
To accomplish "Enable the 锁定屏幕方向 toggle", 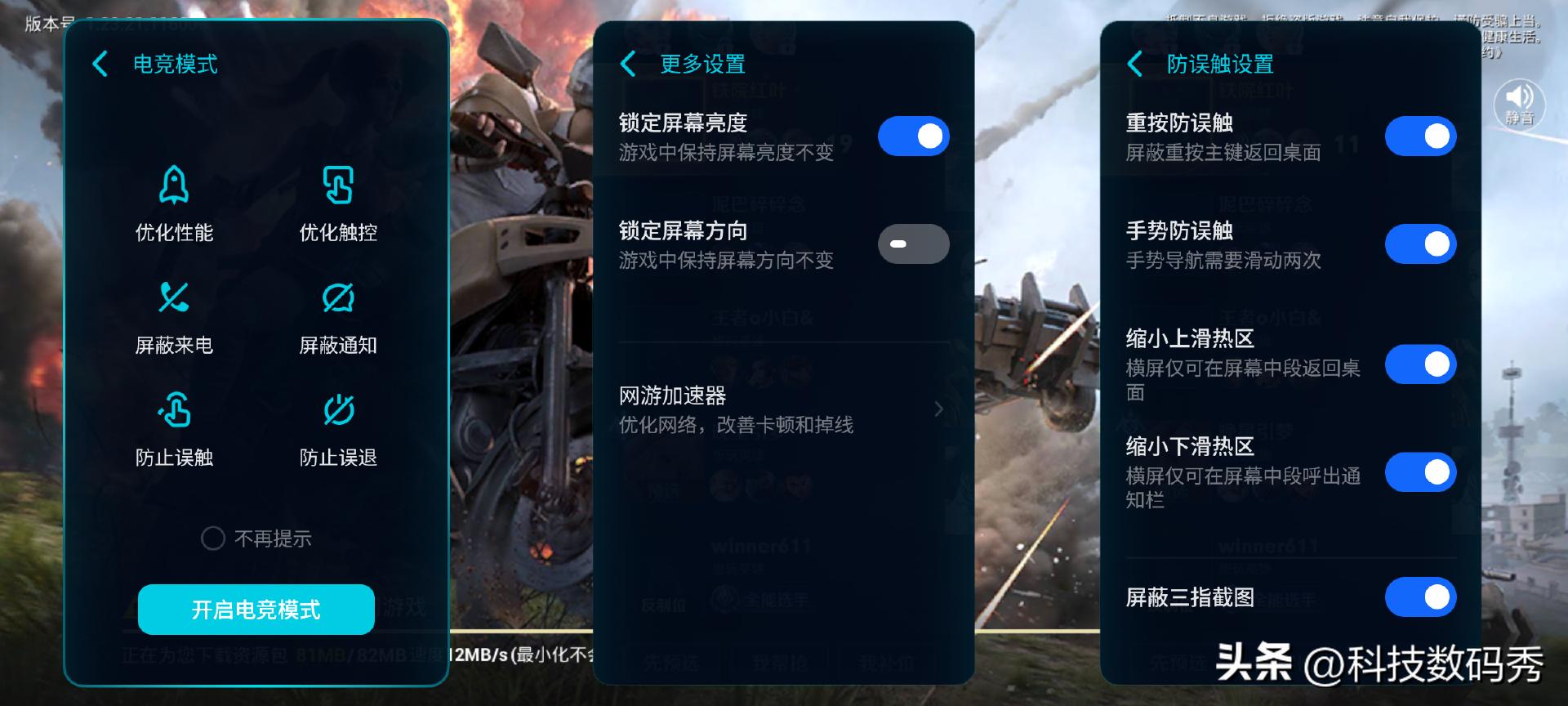I will click(912, 244).
